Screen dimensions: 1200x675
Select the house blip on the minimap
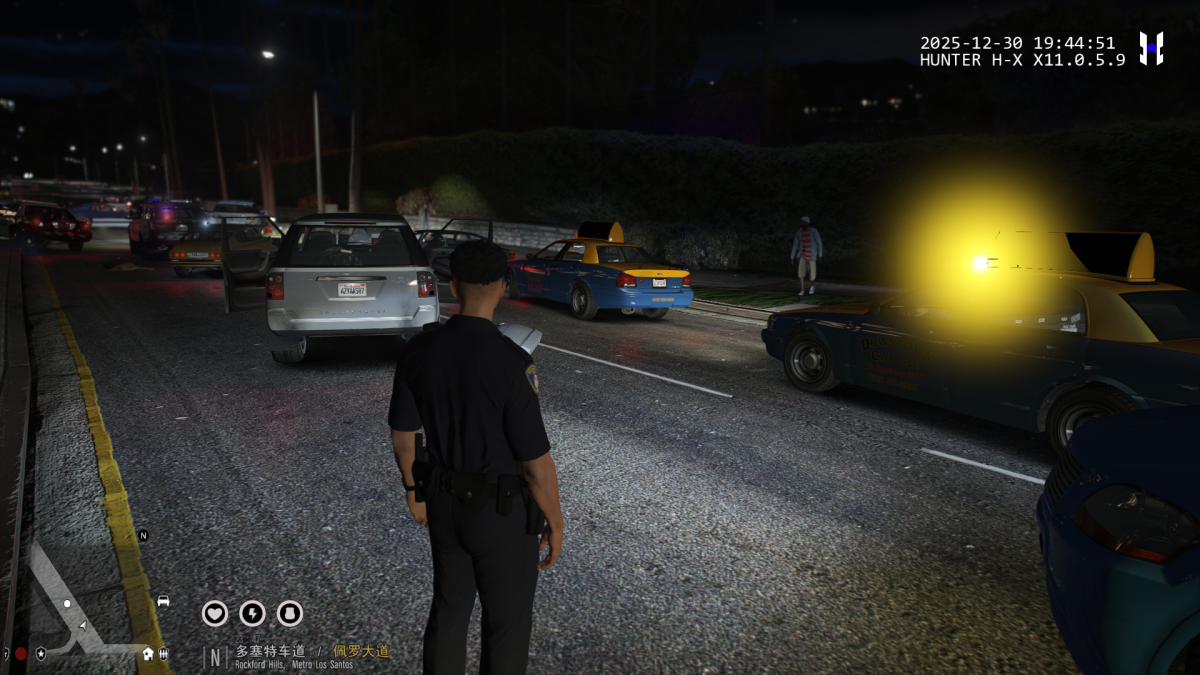[148, 654]
